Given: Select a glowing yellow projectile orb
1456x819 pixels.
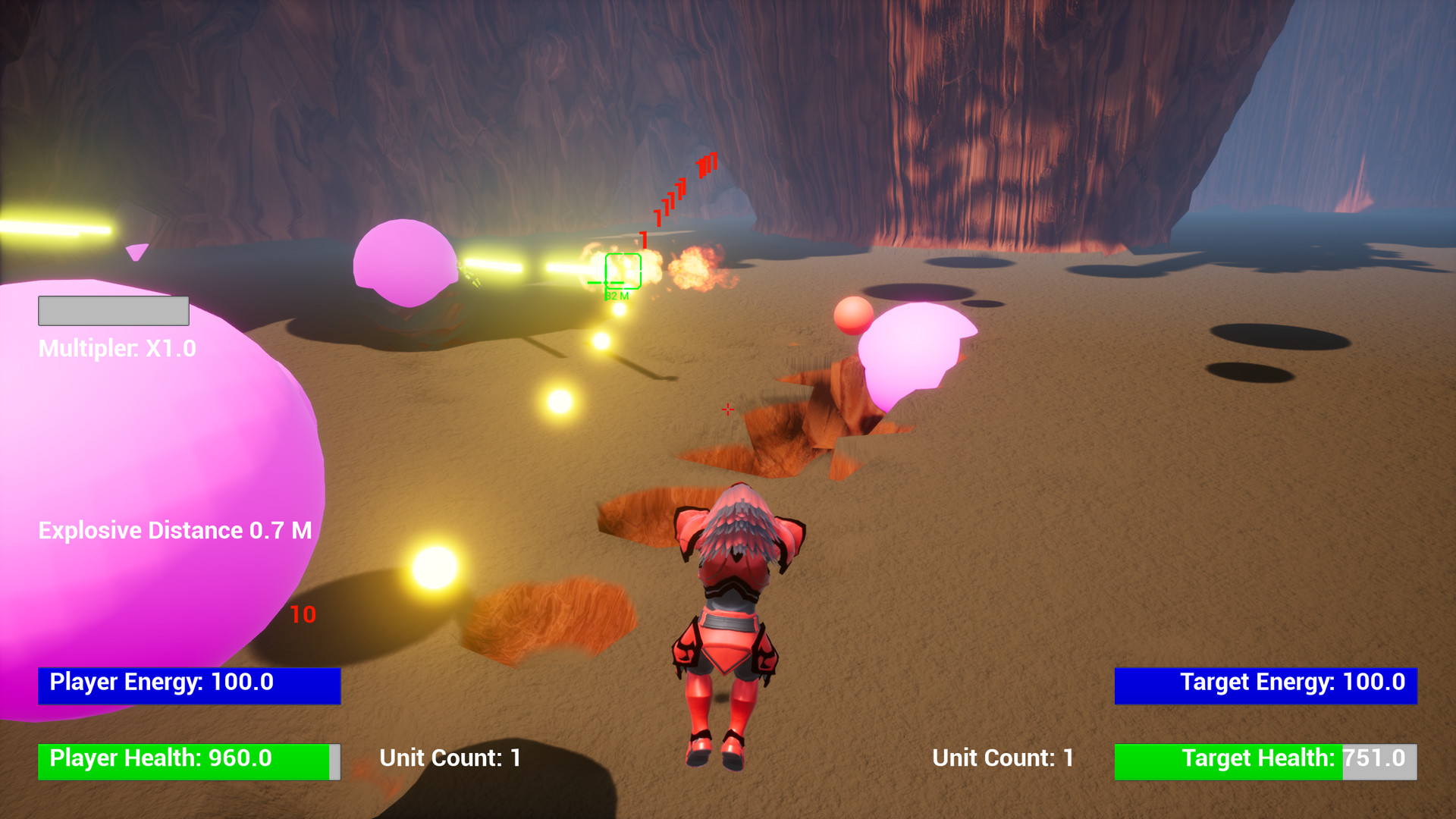Looking at the screenshot, I should tap(559, 398).
